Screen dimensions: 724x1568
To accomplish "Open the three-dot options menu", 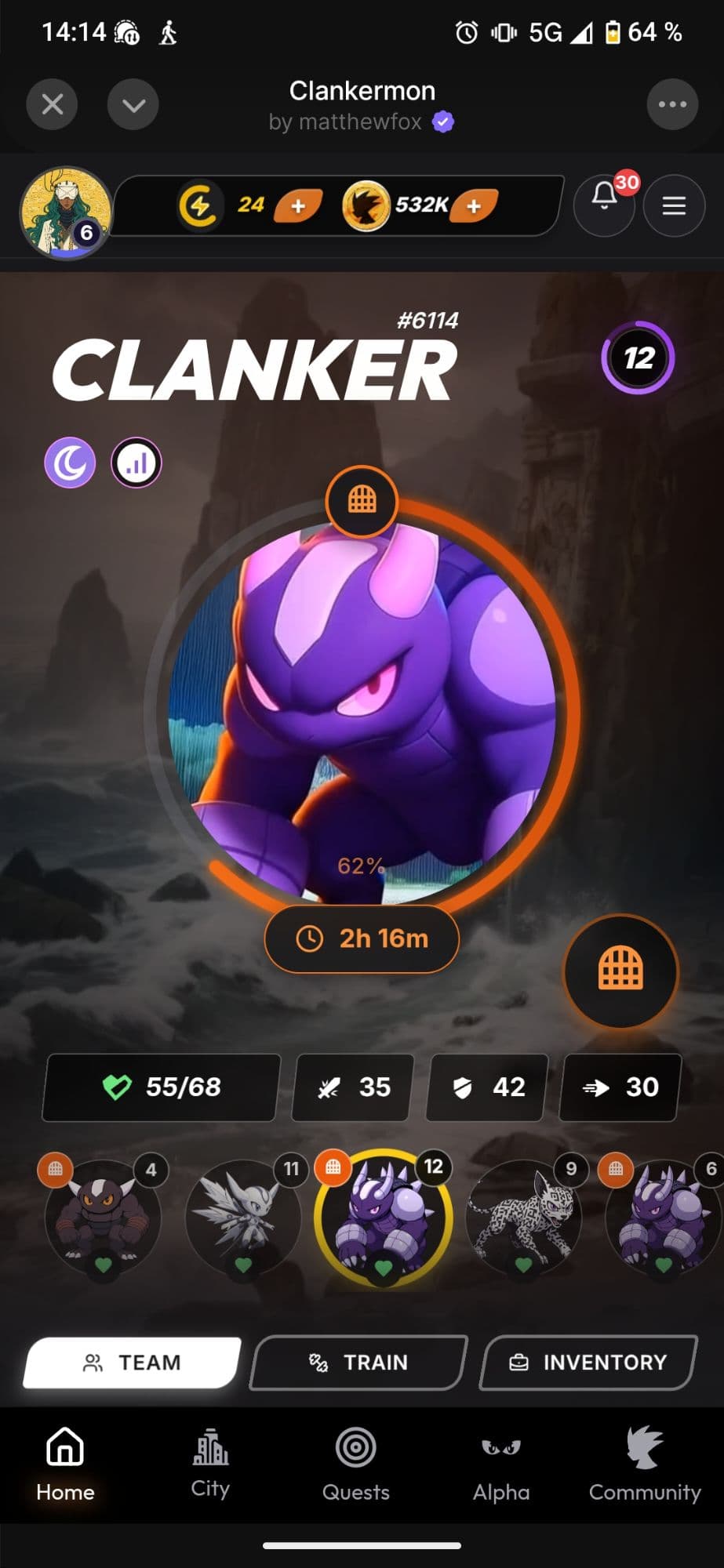I will (672, 104).
